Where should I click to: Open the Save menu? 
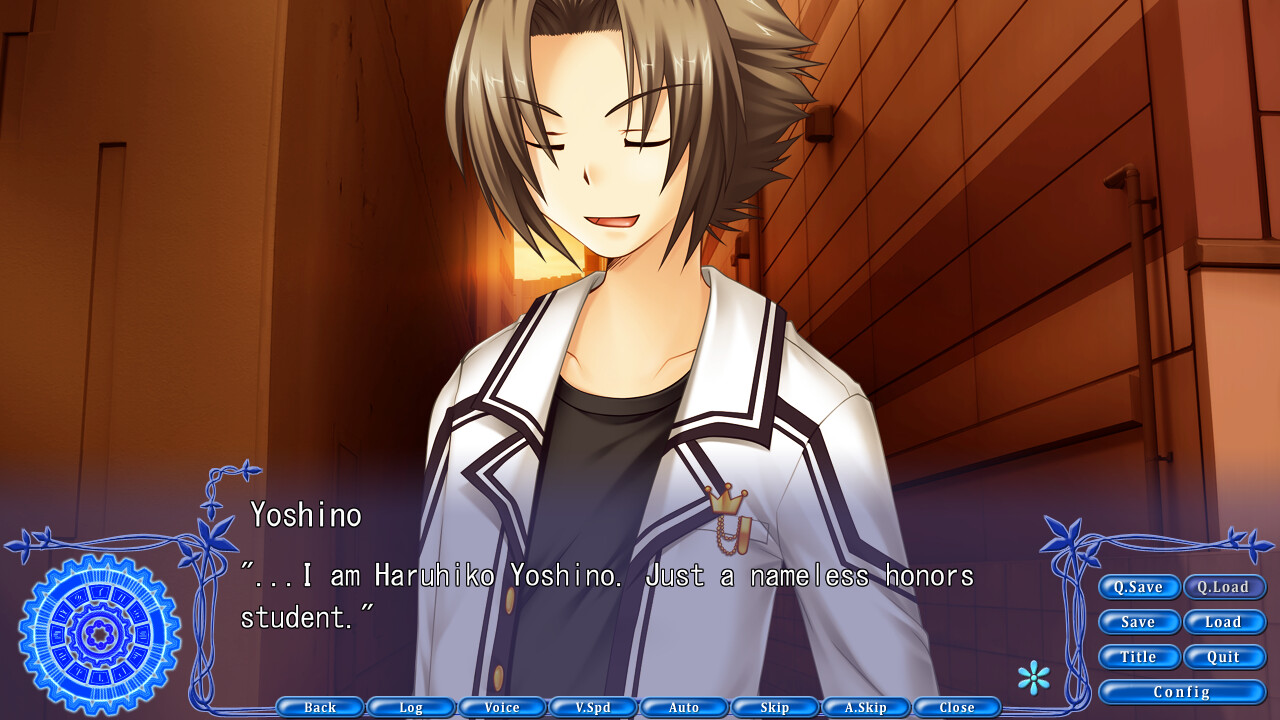click(x=1139, y=622)
